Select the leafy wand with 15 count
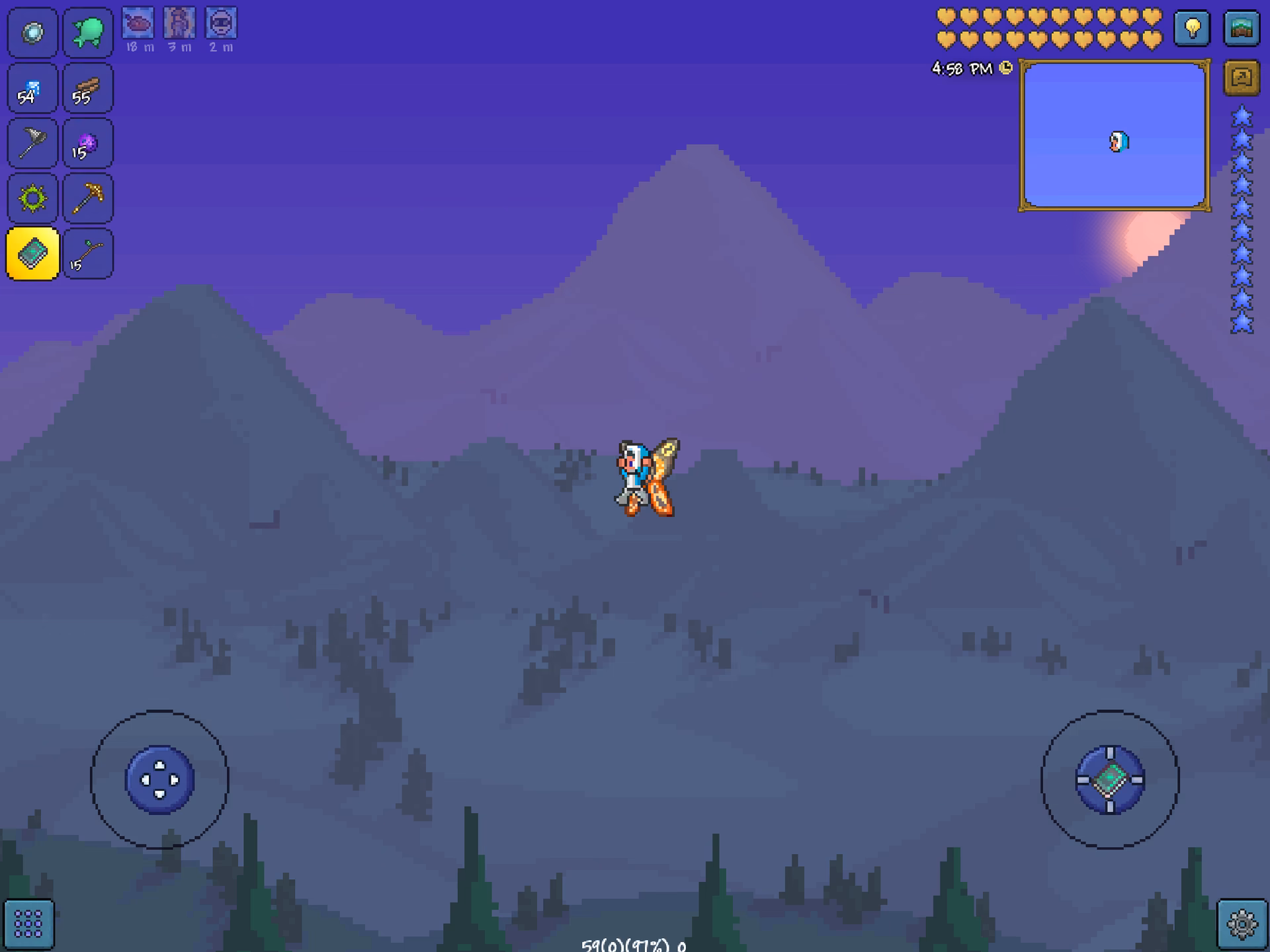Image resolution: width=1270 pixels, height=952 pixels. coord(88,253)
